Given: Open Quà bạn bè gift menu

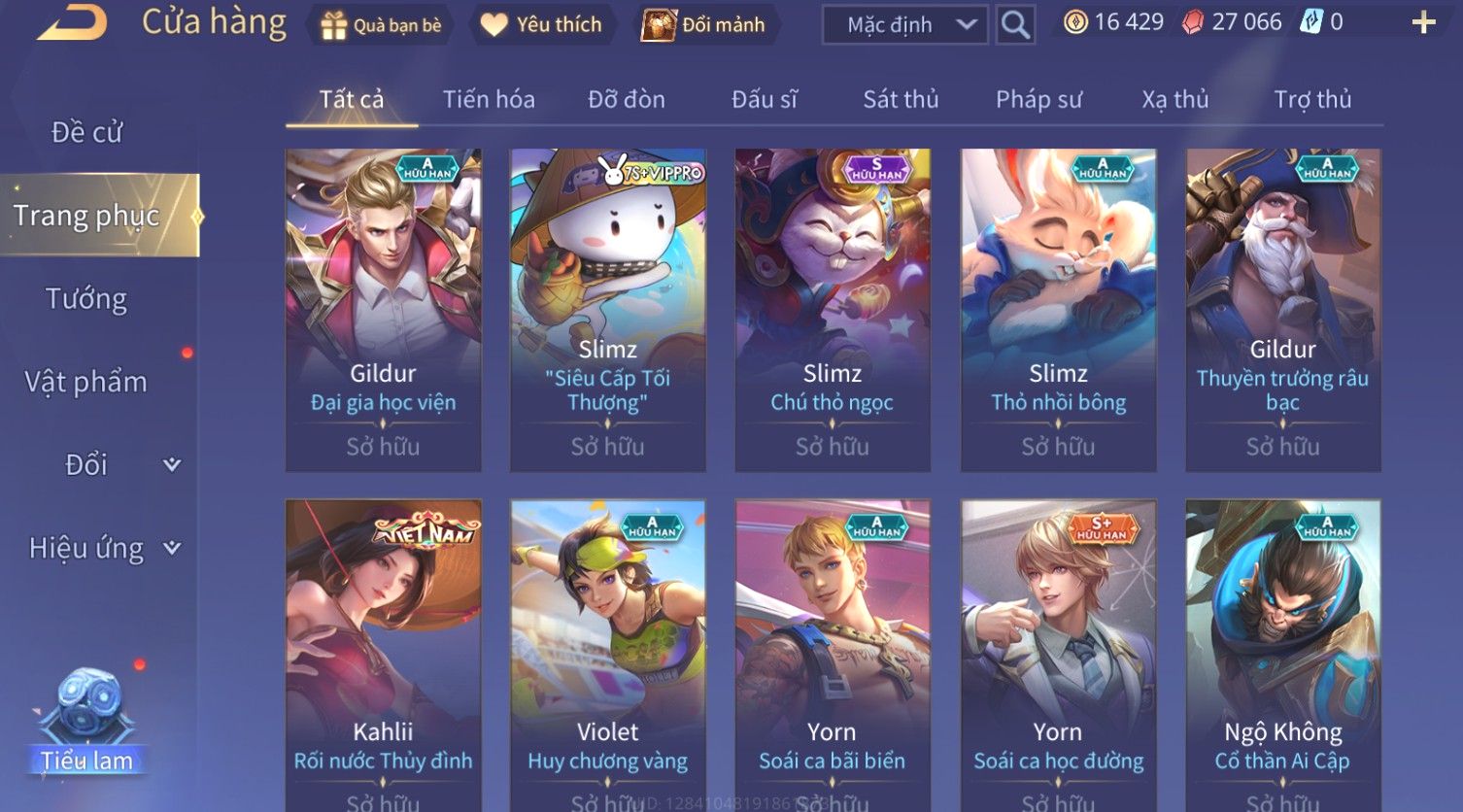Looking at the screenshot, I should (x=381, y=25).
